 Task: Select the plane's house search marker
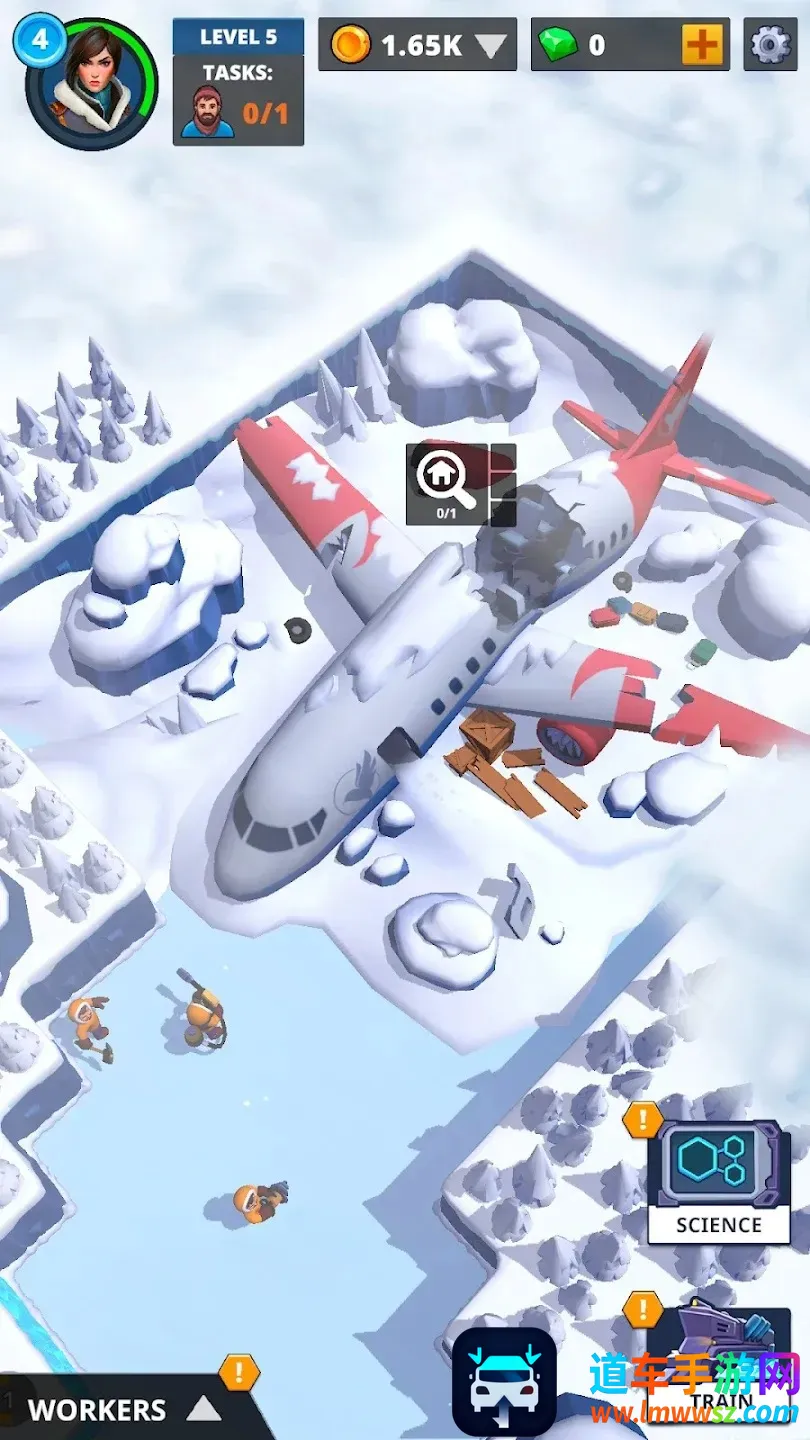tap(446, 482)
